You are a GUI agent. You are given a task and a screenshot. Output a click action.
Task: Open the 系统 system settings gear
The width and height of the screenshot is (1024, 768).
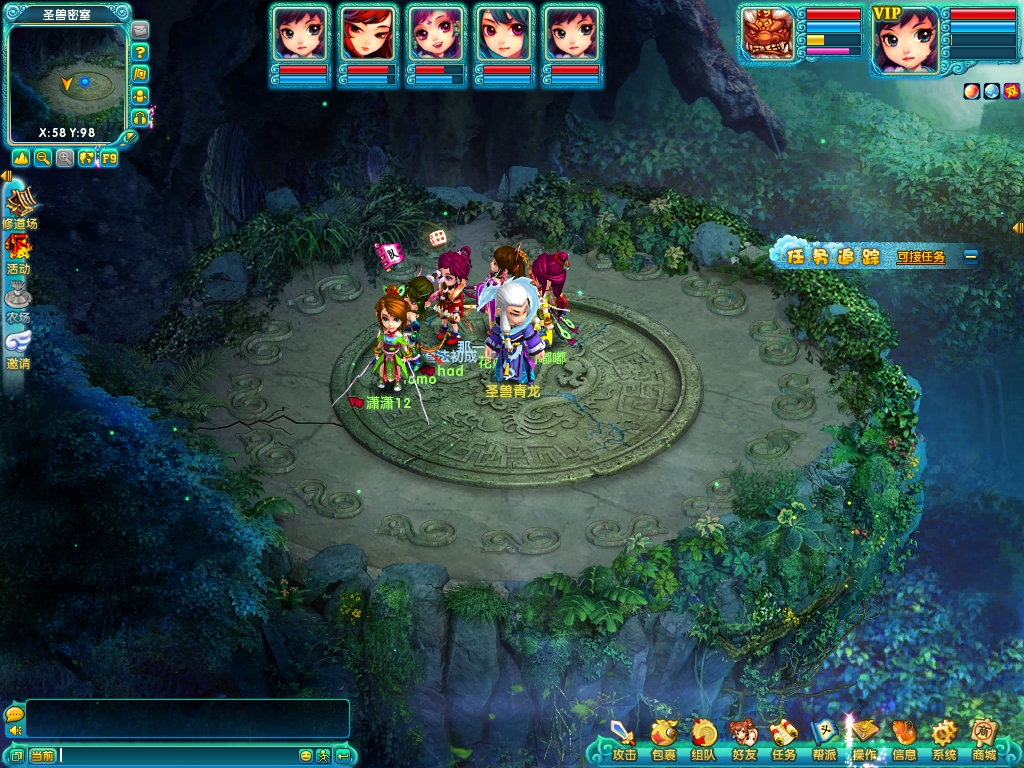point(944,738)
